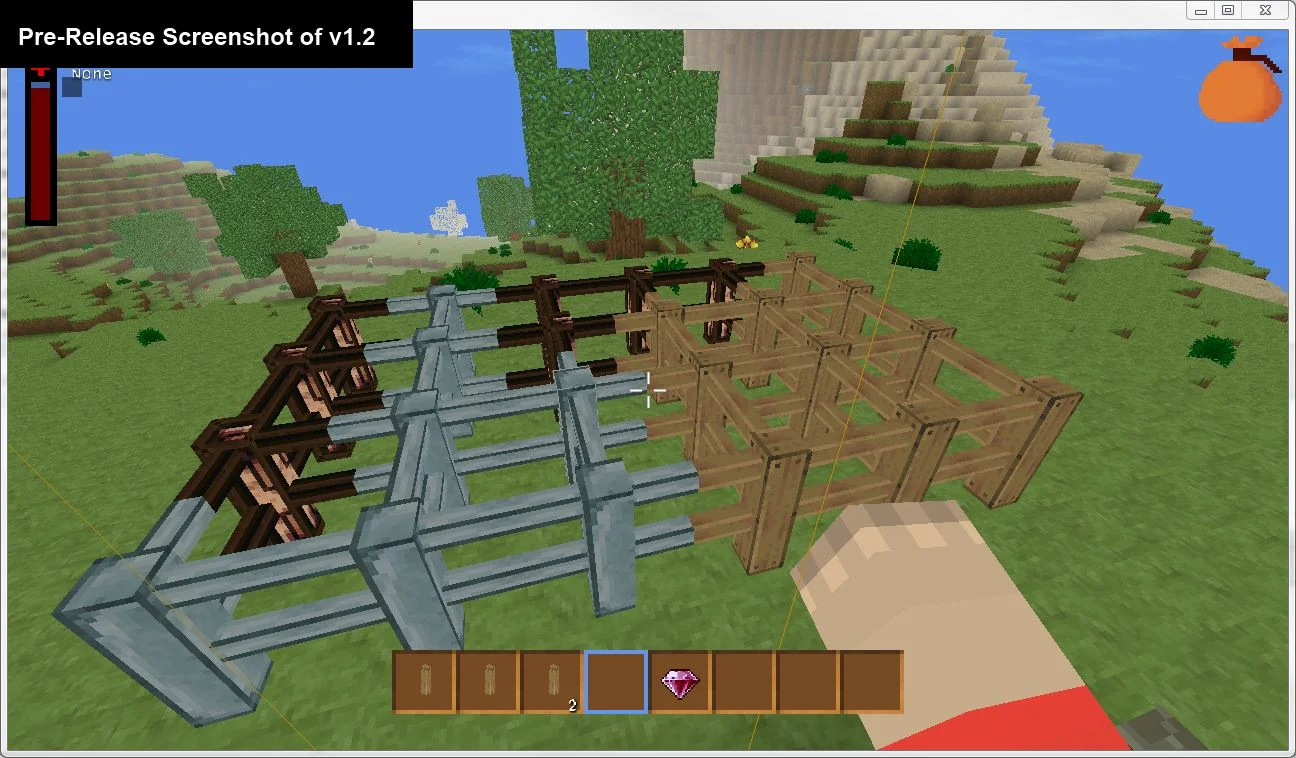The image size is (1296, 758).
Task: Select the sixth empty hotbar slot
Action: click(x=742, y=681)
